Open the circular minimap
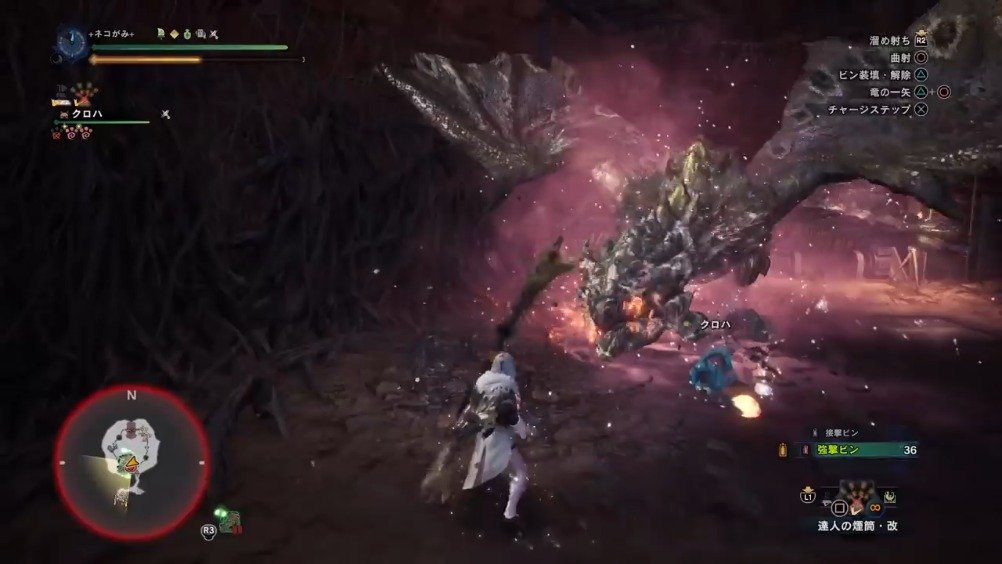This screenshot has width=1002, height=564. coord(130,462)
